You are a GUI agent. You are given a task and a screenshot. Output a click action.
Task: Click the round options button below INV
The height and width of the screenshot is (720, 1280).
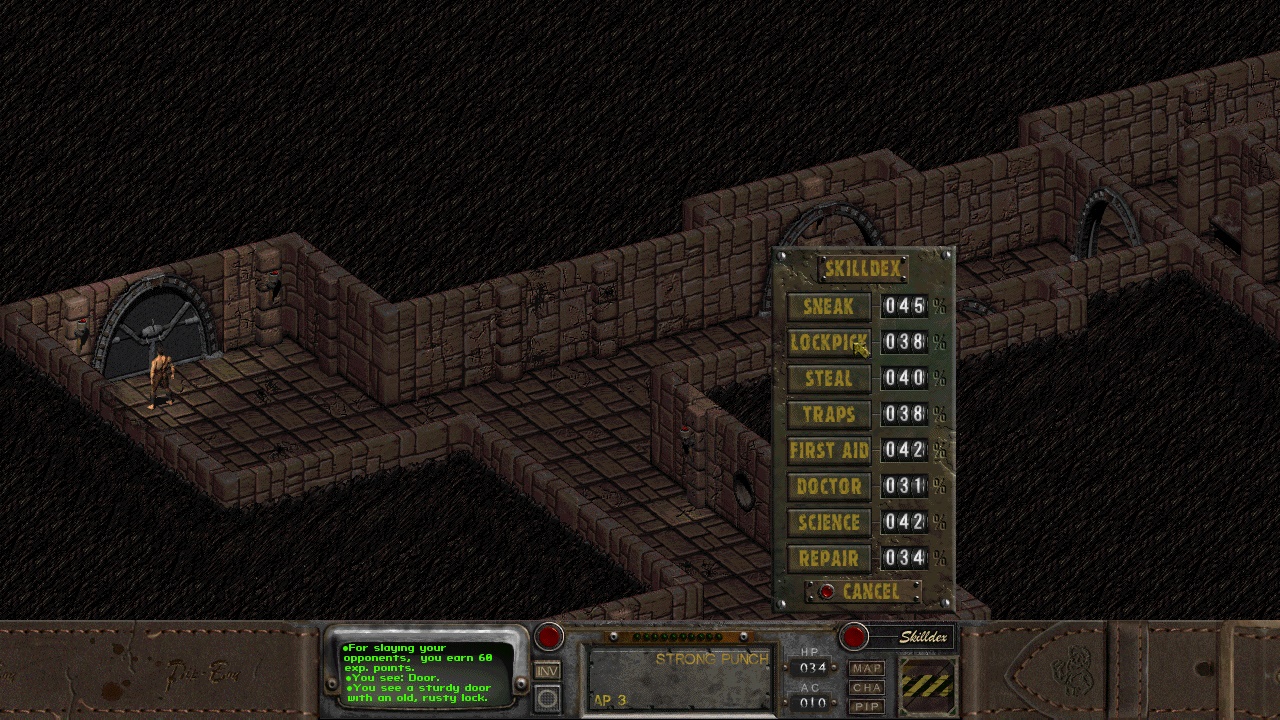pos(547,698)
